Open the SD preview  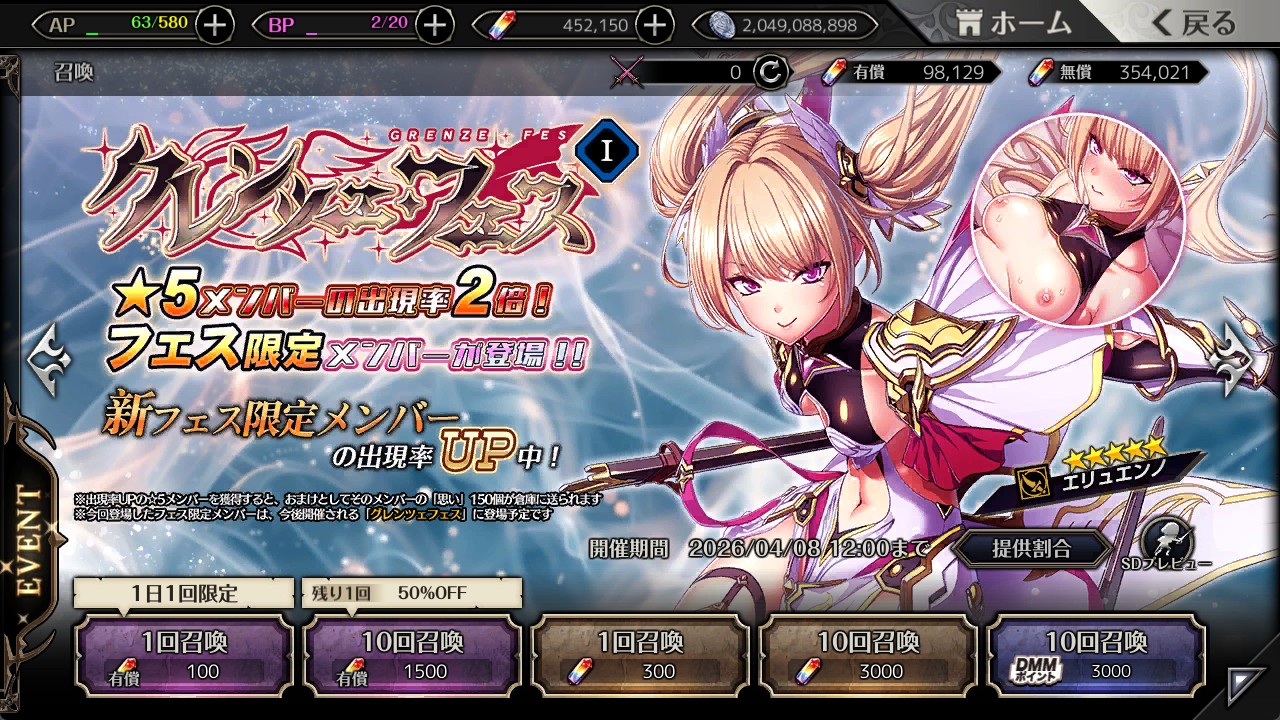[x=1164, y=540]
